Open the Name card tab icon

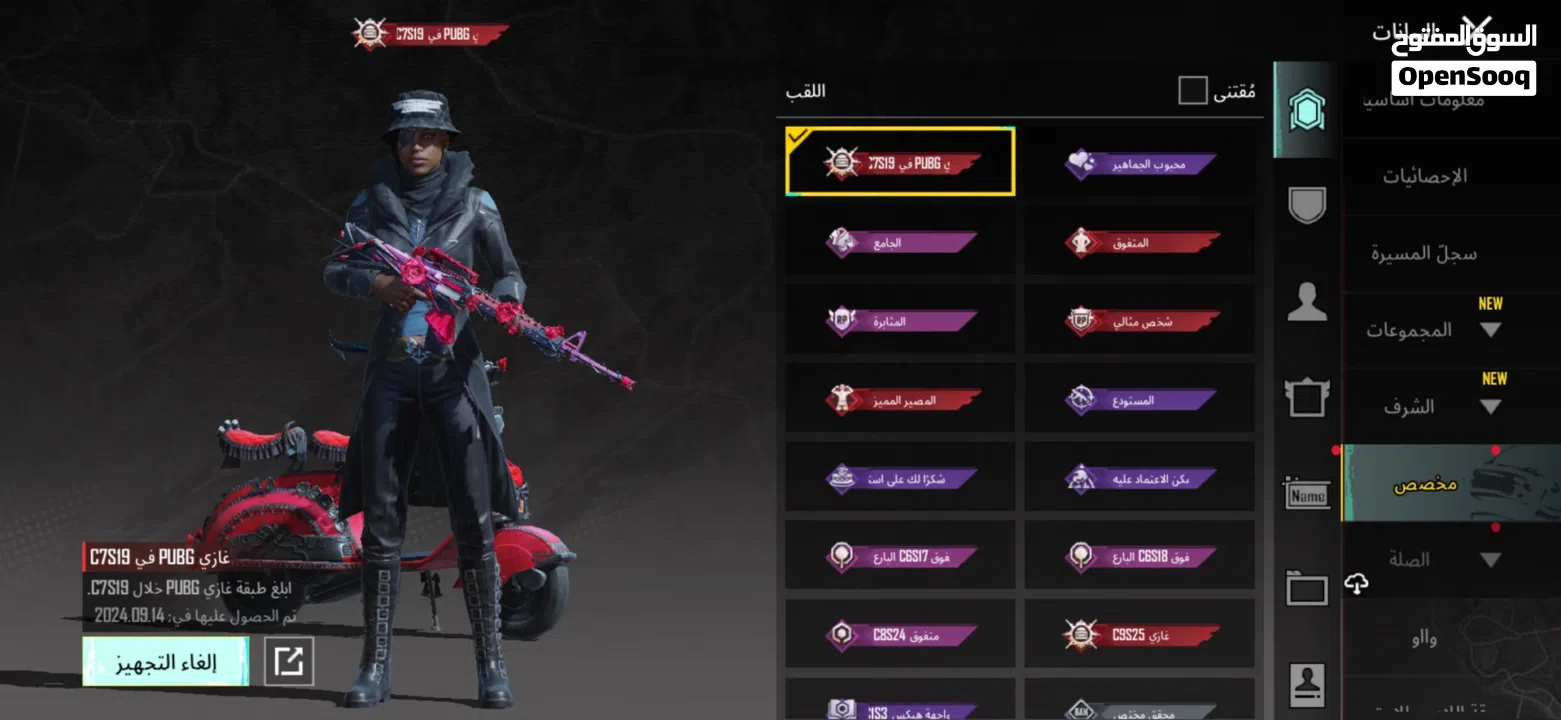click(x=1306, y=493)
